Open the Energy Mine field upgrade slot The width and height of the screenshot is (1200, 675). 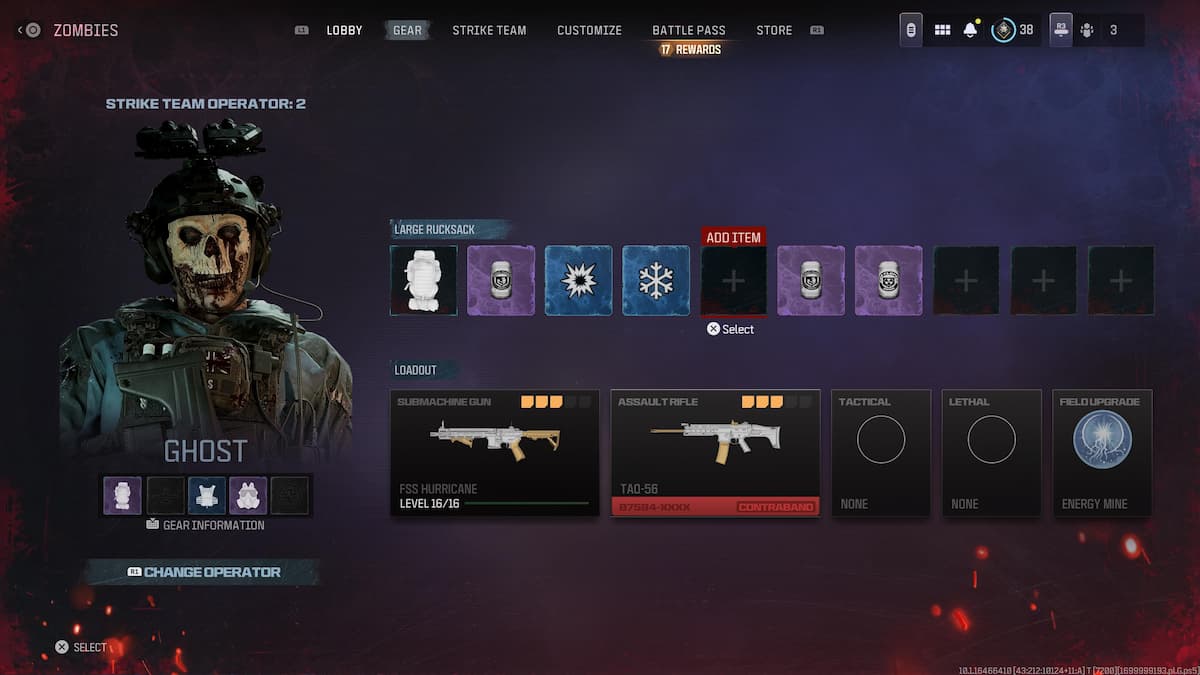[x=1102, y=453]
